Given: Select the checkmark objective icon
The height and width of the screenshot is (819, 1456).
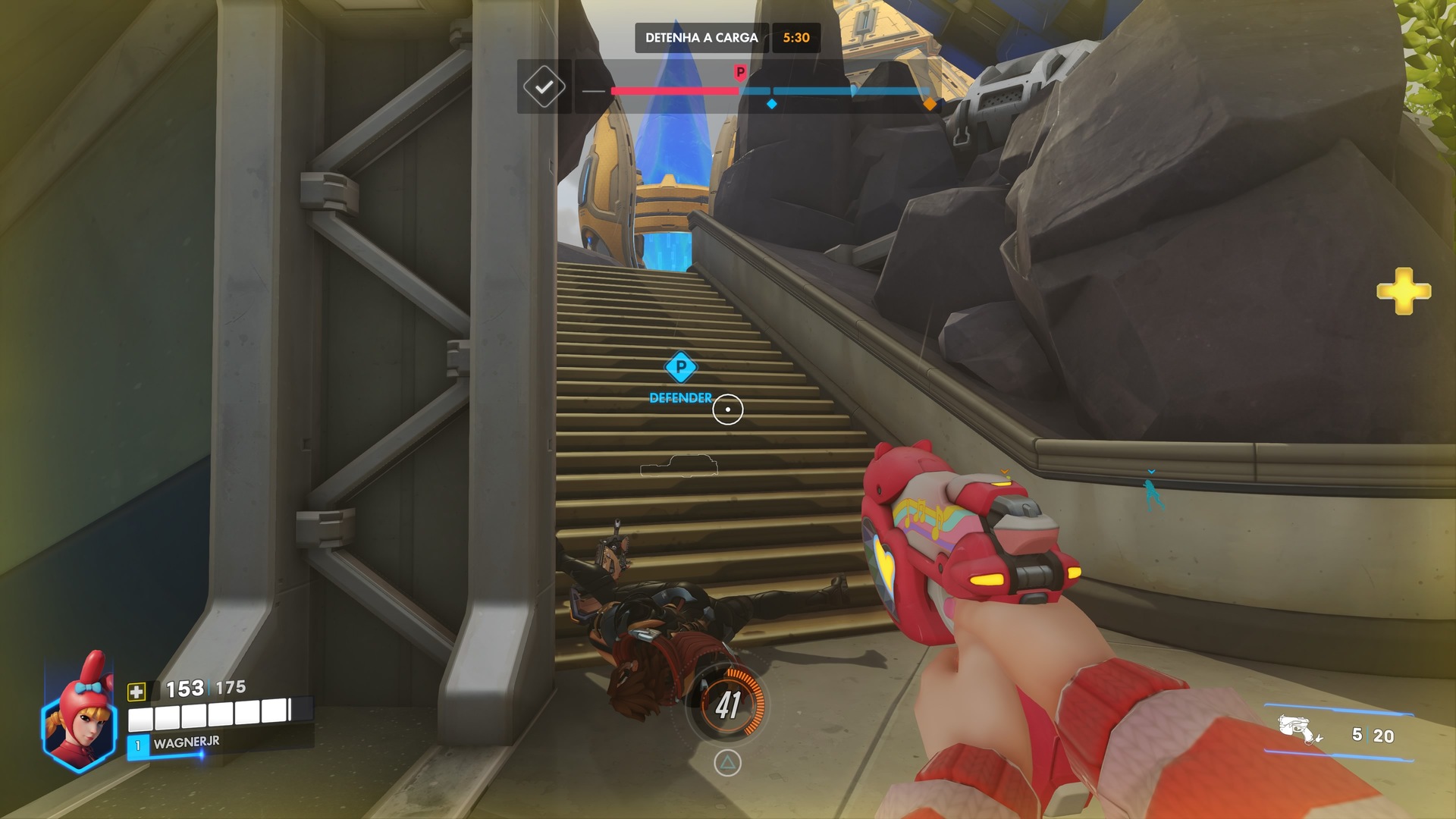Looking at the screenshot, I should [544, 87].
